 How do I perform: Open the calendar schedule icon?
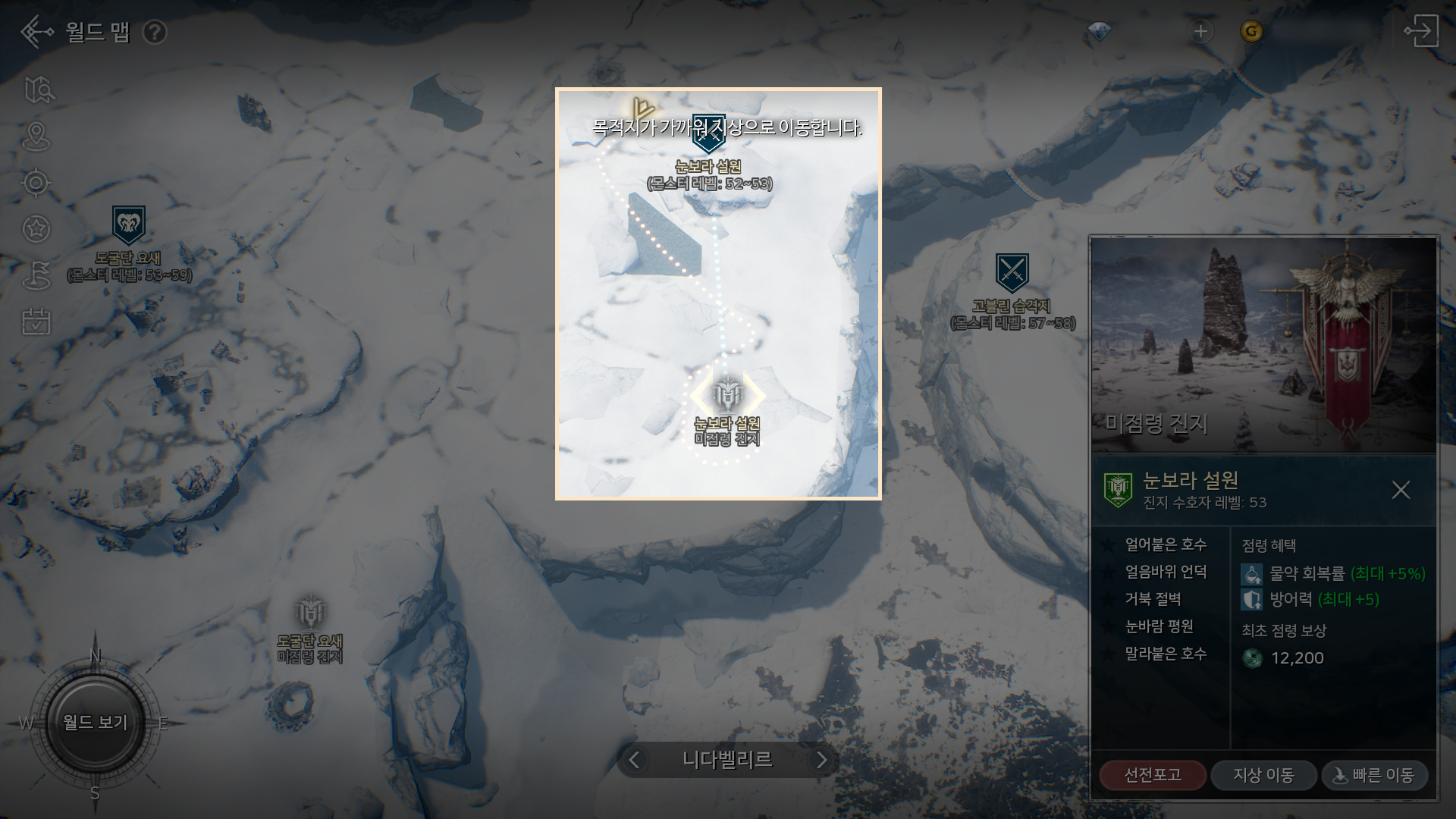pyautogui.click(x=36, y=322)
